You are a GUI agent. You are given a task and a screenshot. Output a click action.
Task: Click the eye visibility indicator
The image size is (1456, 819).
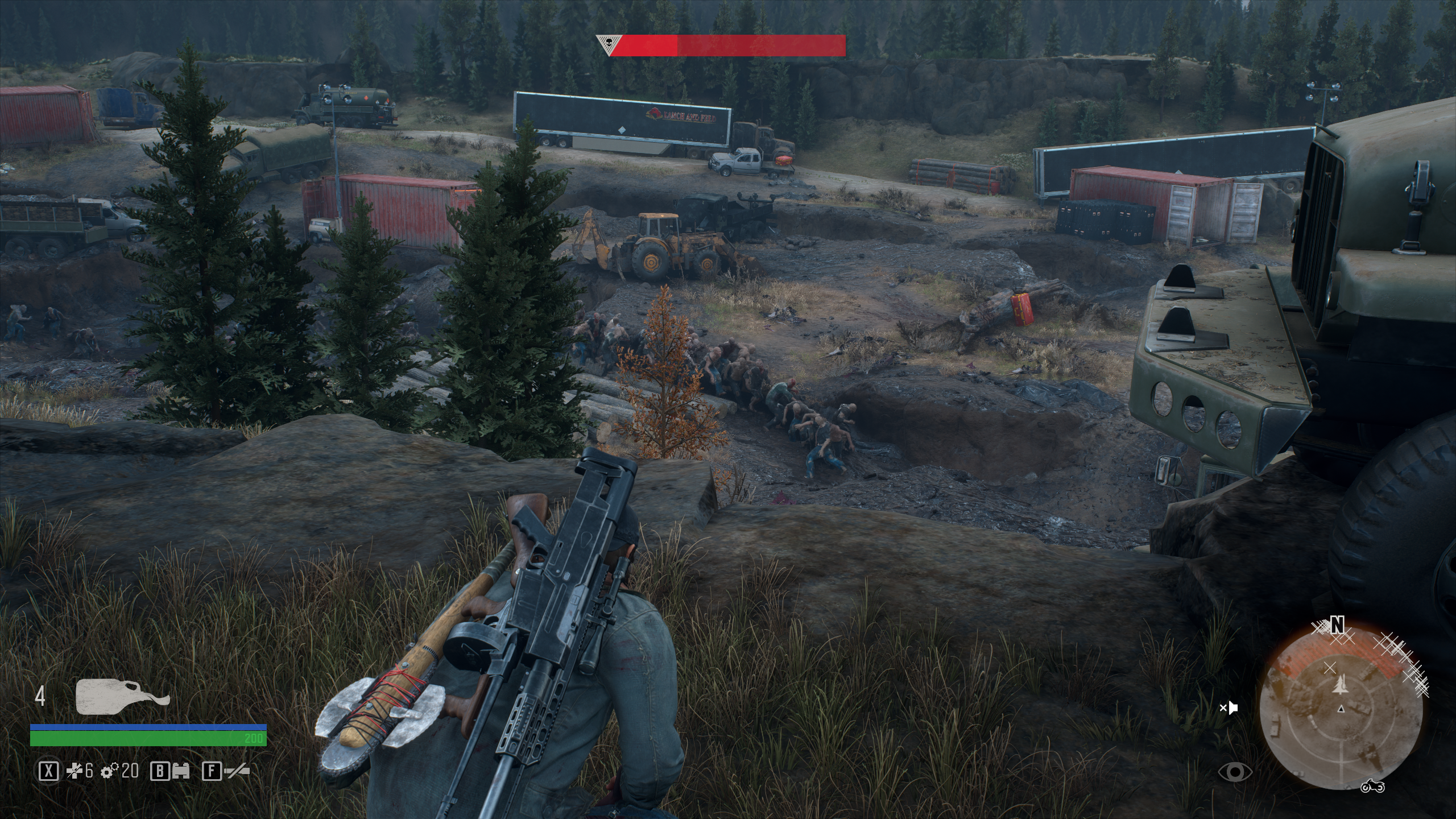pyautogui.click(x=1235, y=771)
